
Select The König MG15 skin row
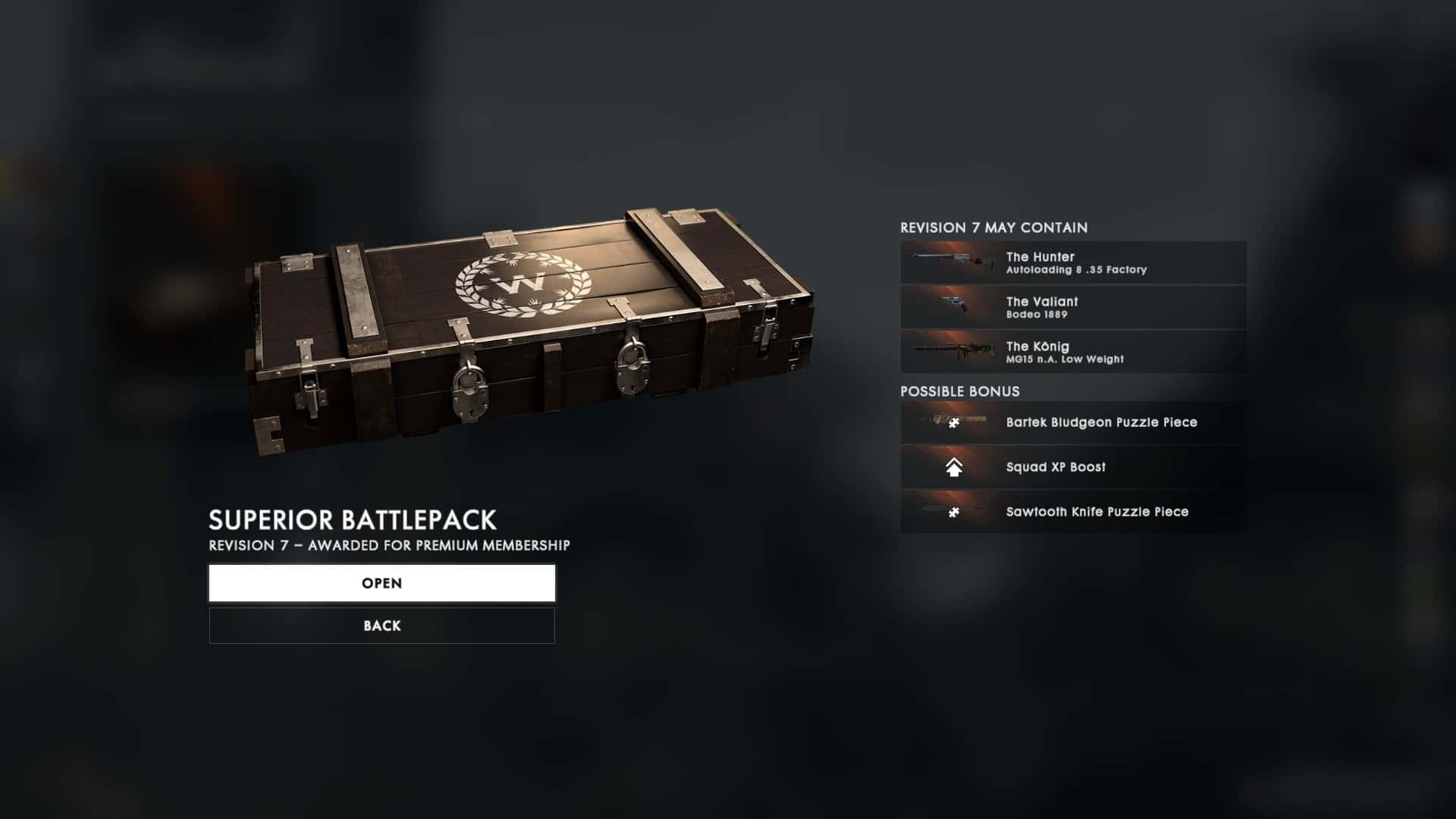pos(1072,352)
